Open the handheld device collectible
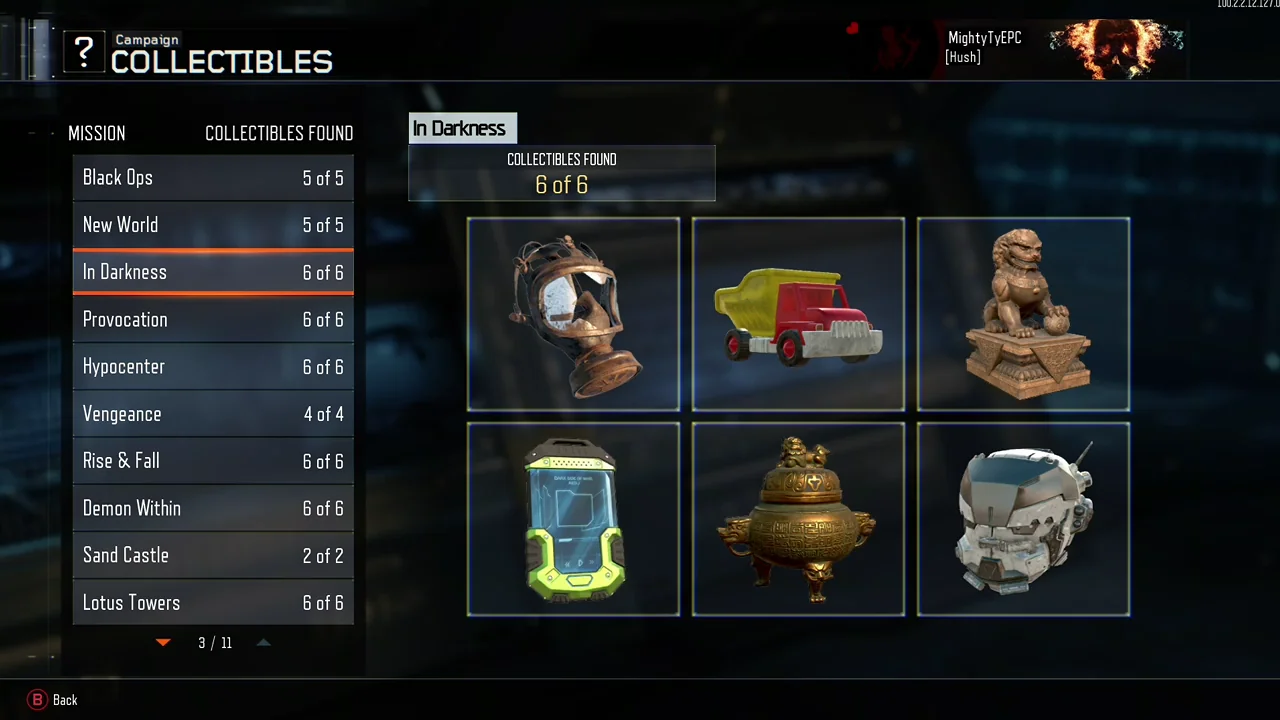This screenshot has height=720, width=1280. pyautogui.click(x=573, y=519)
